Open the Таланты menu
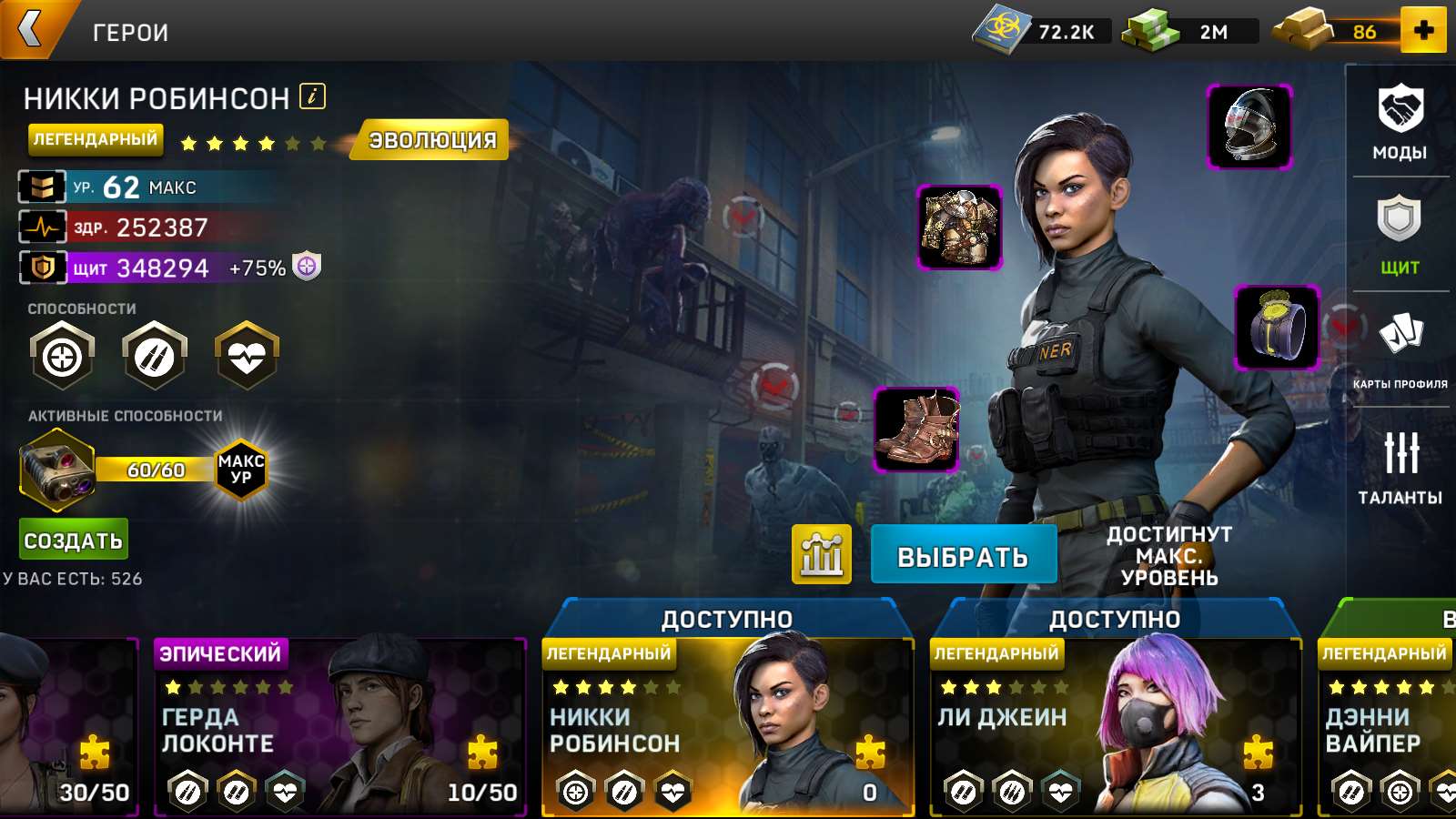Viewport: 1456px width, 819px height. pyautogui.click(x=1400, y=466)
